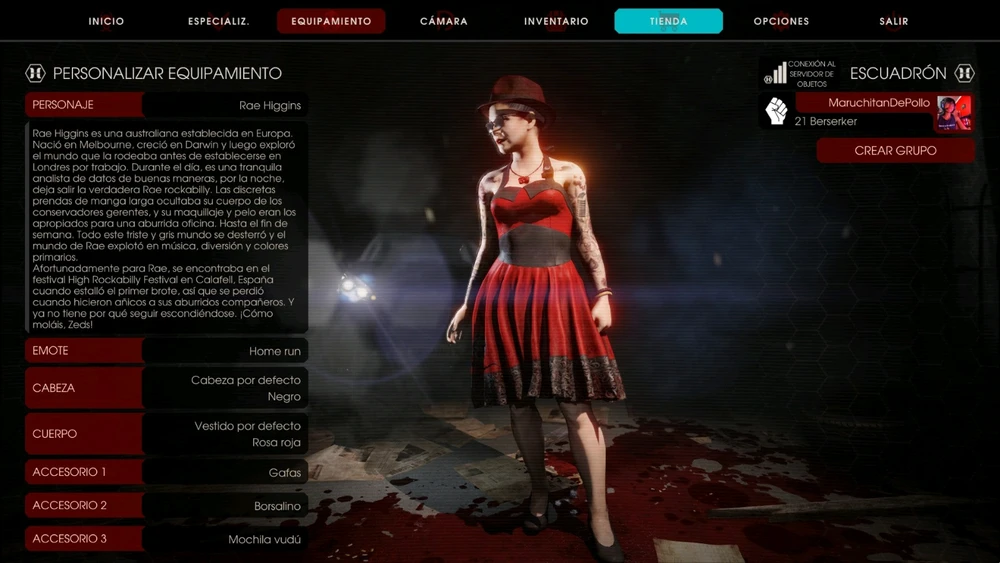Switch to the Inicio tab
Viewport: 1000px width, 563px height.
106,21
